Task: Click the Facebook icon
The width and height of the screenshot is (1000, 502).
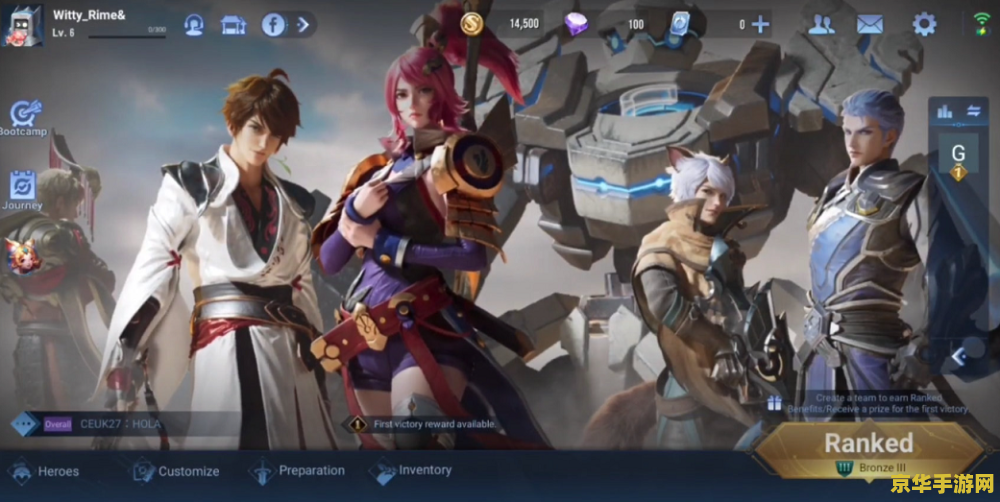Action: pyautogui.click(x=273, y=25)
